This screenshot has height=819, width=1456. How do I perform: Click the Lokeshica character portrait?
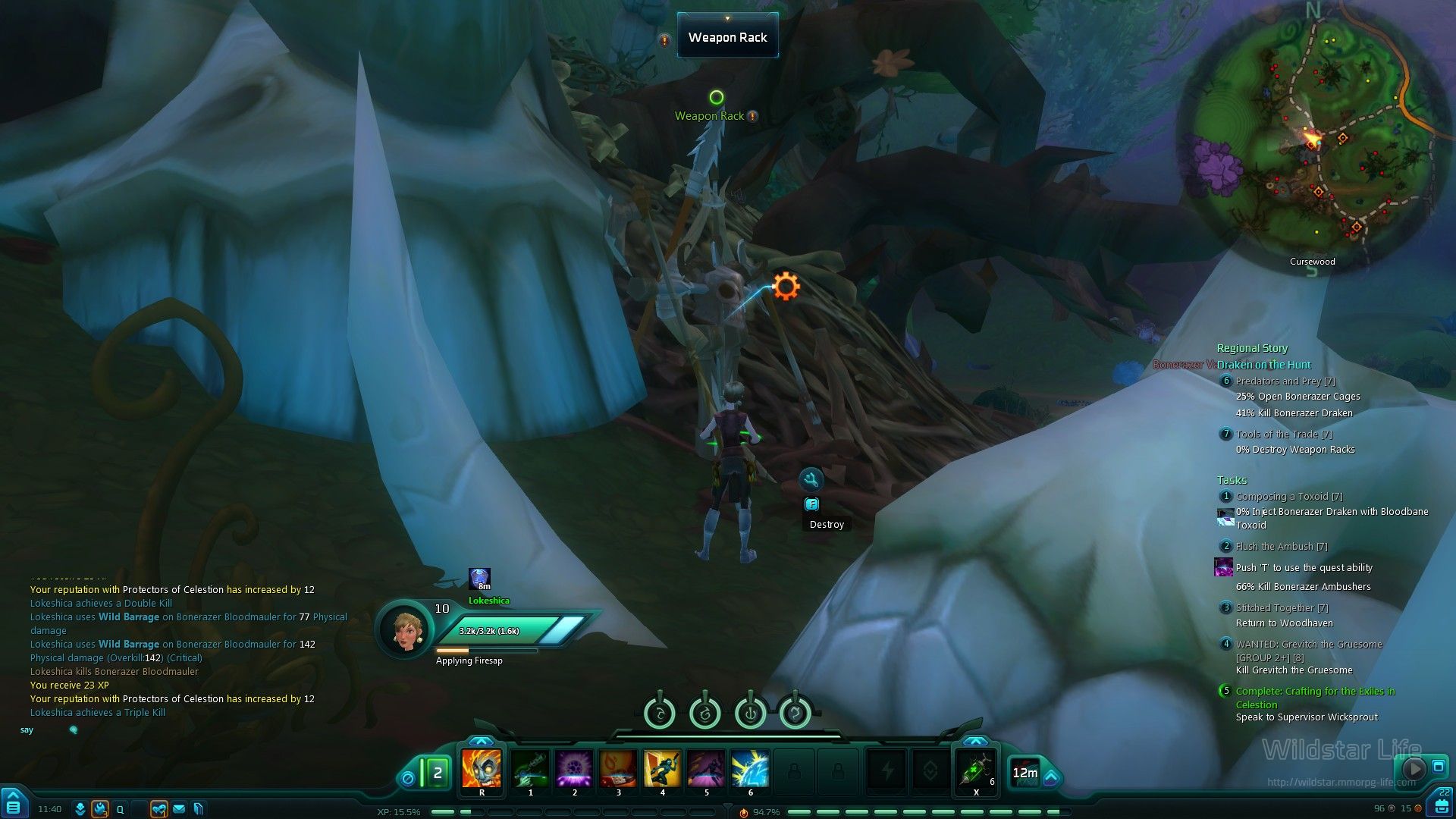tap(405, 629)
